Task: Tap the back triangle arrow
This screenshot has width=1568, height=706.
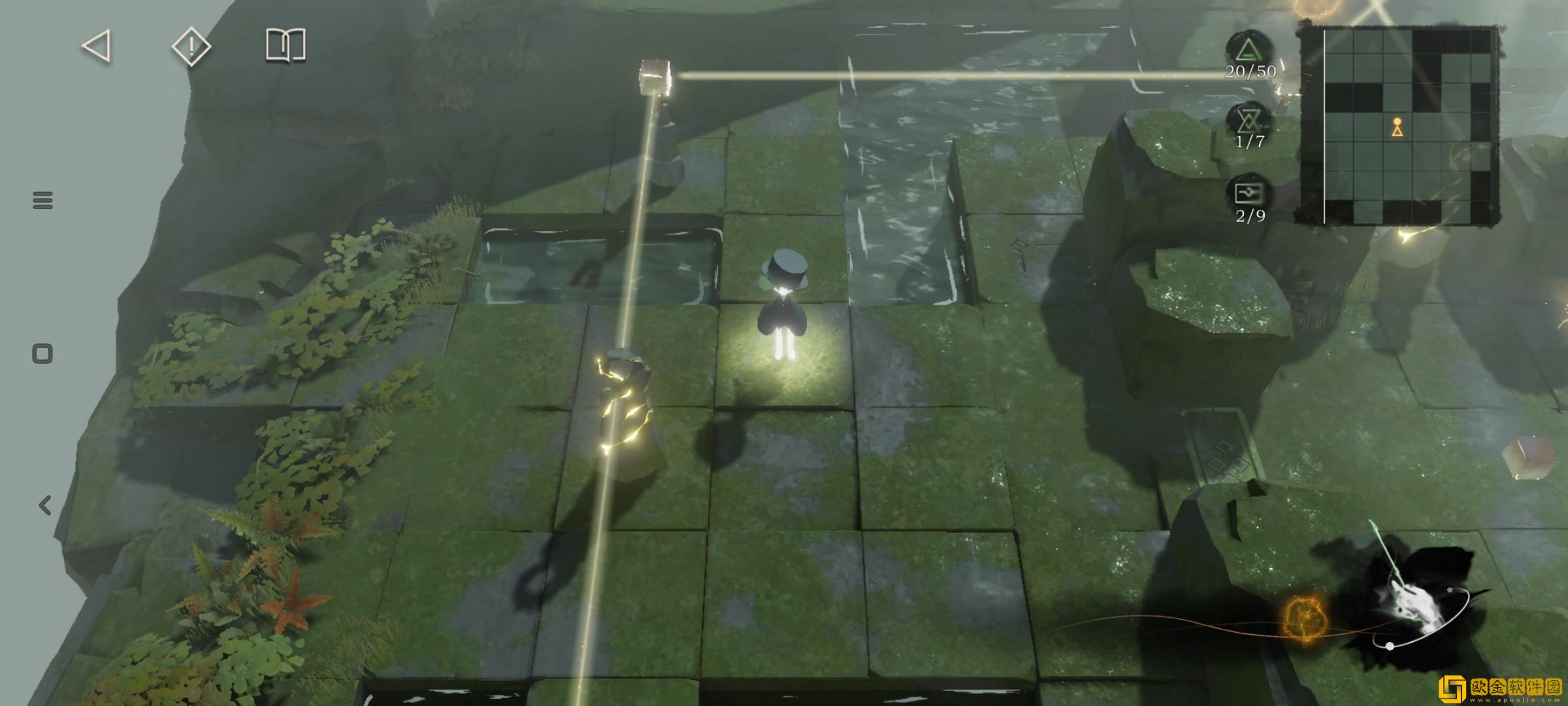Action: pos(97,47)
